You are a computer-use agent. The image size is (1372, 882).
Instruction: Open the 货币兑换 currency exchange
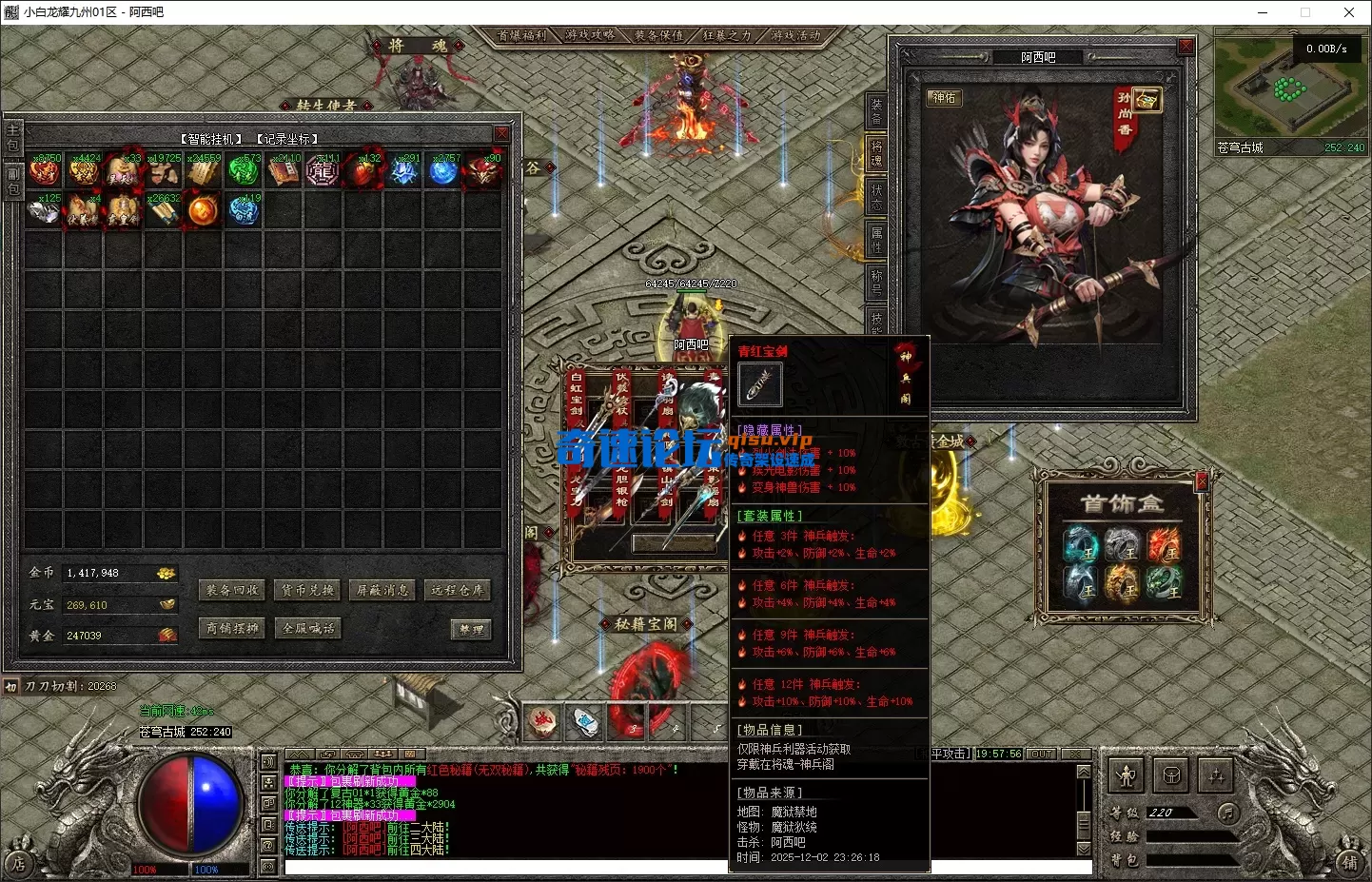coord(307,590)
